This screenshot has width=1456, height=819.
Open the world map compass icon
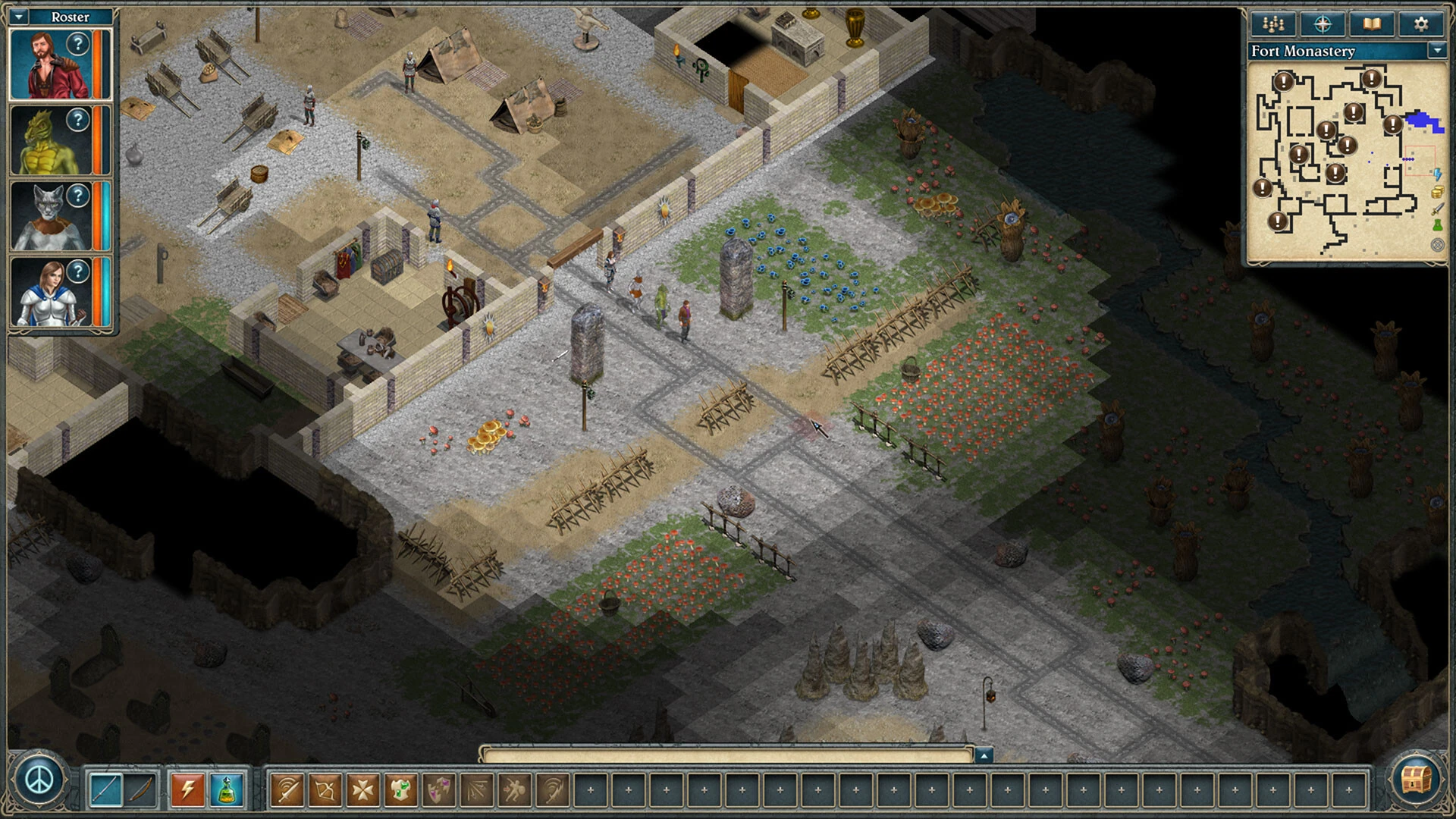click(1321, 24)
